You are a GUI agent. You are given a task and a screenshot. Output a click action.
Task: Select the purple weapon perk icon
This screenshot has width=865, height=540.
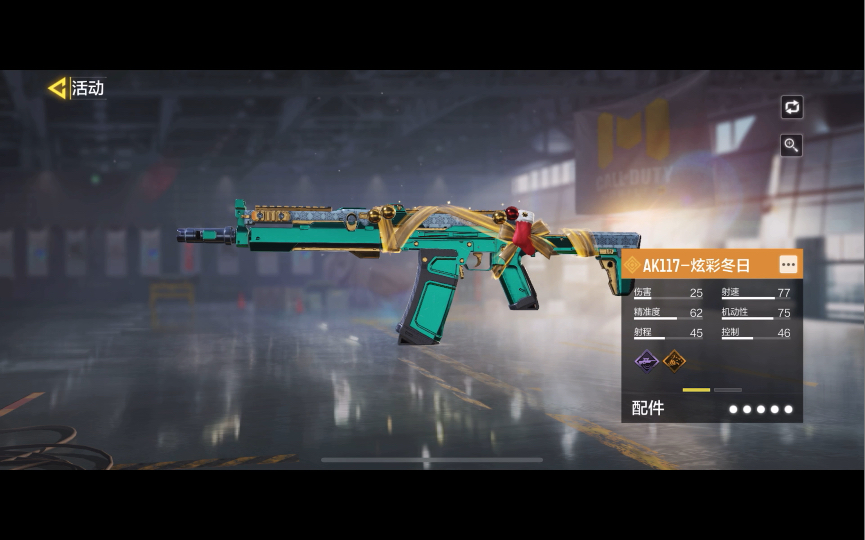647,360
